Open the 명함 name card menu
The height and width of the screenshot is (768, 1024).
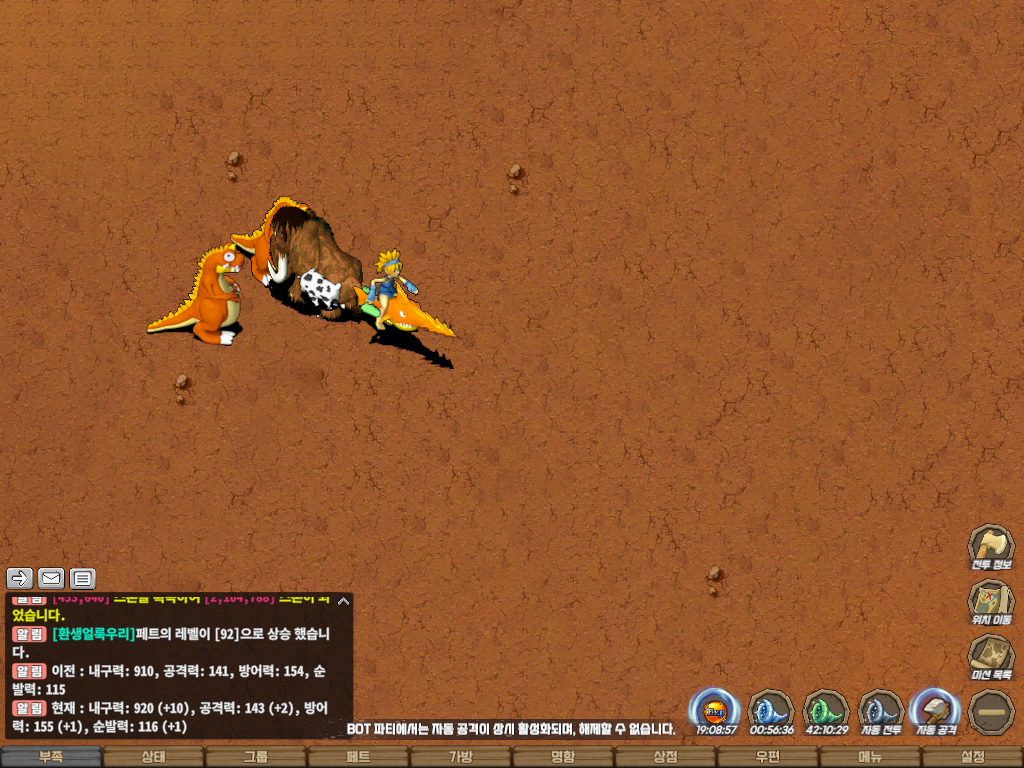click(x=563, y=757)
